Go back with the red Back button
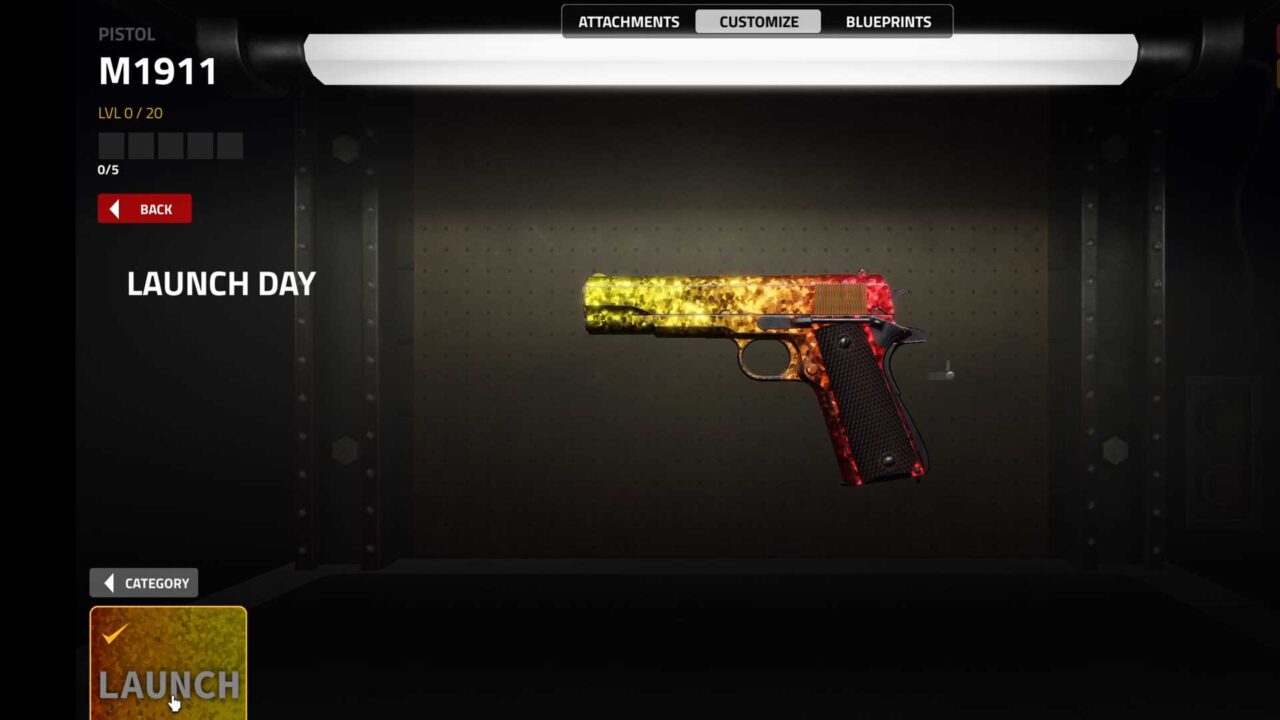 (145, 209)
